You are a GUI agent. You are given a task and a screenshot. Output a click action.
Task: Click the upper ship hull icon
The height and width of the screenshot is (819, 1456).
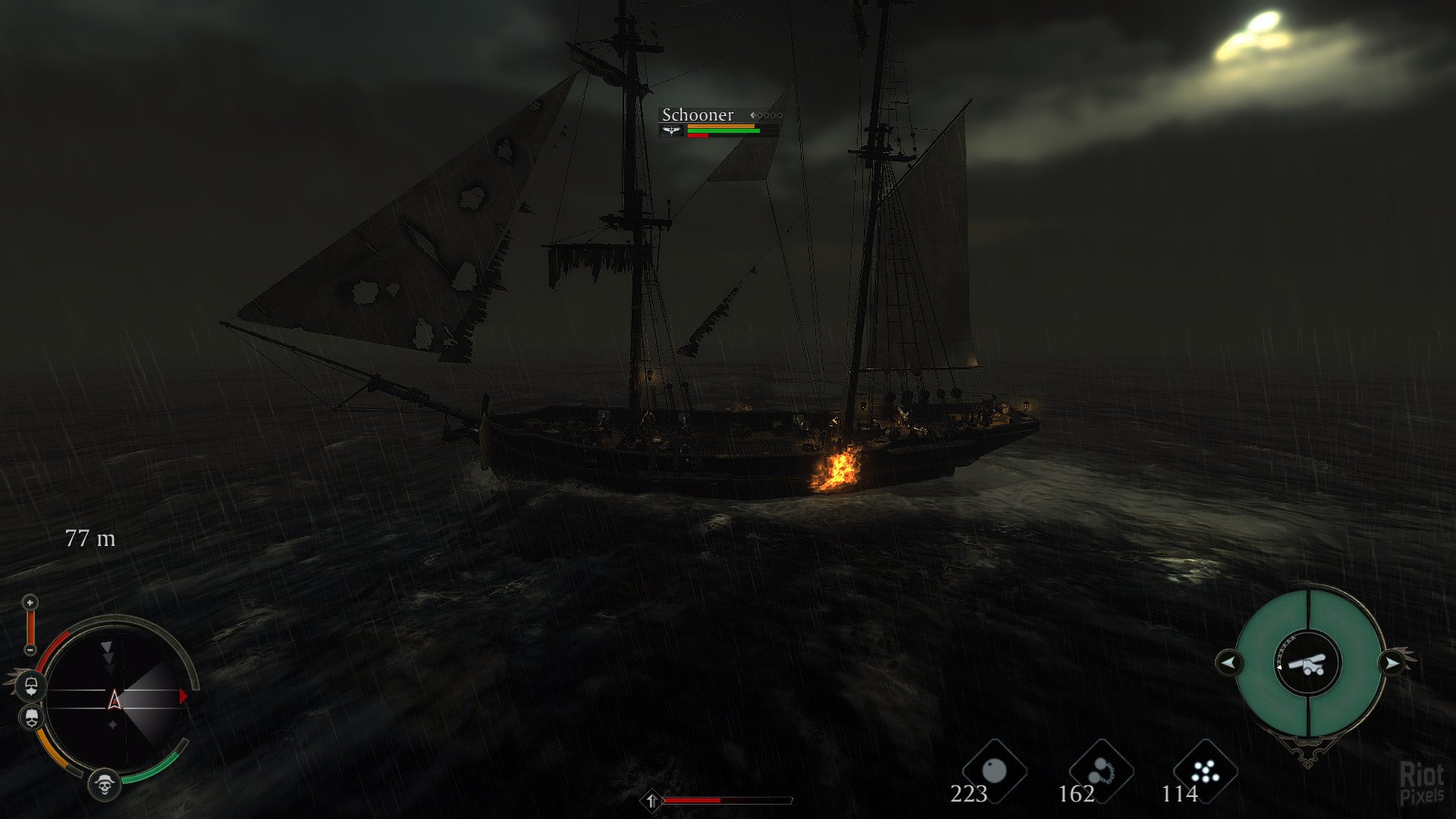pos(31,686)
